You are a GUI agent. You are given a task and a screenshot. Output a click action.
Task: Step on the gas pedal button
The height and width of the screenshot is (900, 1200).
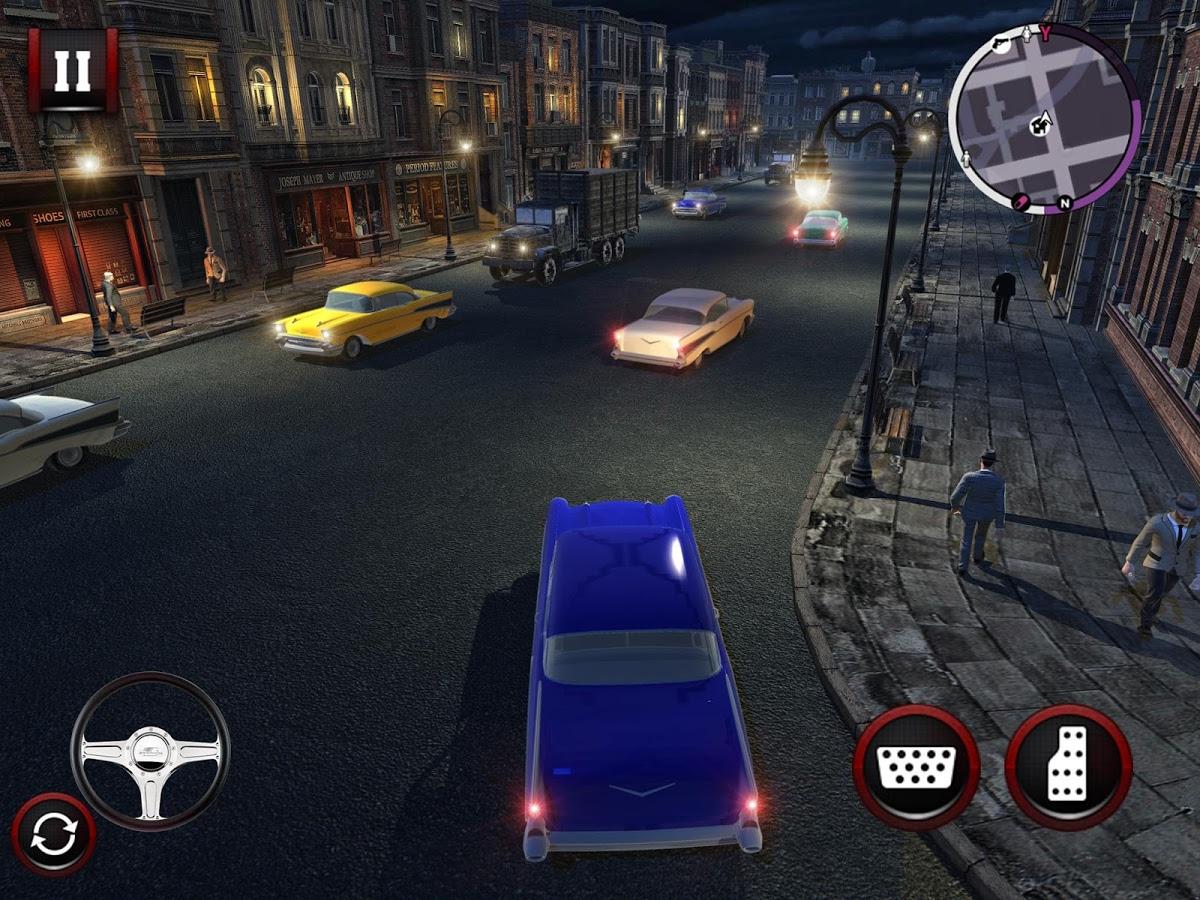click(x=1068, y=767)
